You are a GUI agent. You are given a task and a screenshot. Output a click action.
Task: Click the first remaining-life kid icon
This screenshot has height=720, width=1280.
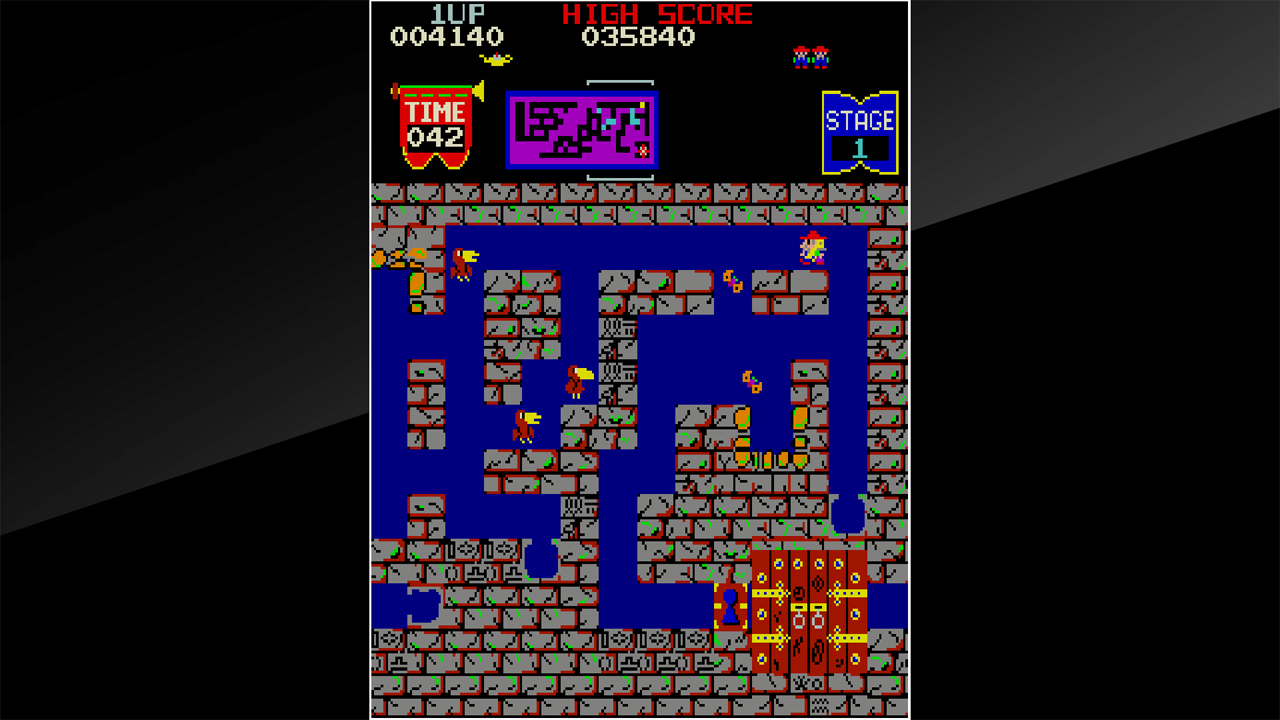click(x=801, y=57)
